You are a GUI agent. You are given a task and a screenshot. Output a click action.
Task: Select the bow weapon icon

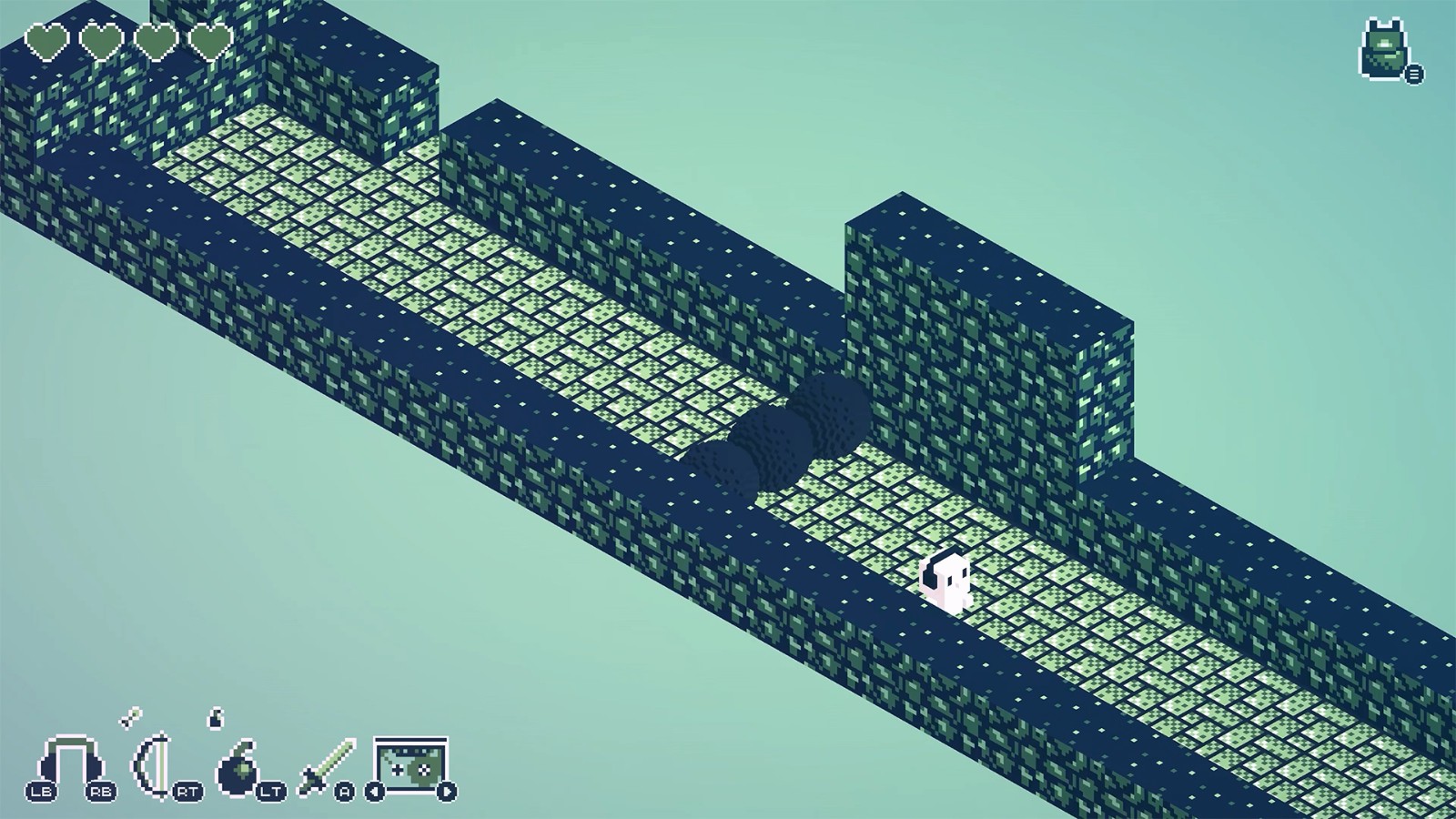pos(151,766)
